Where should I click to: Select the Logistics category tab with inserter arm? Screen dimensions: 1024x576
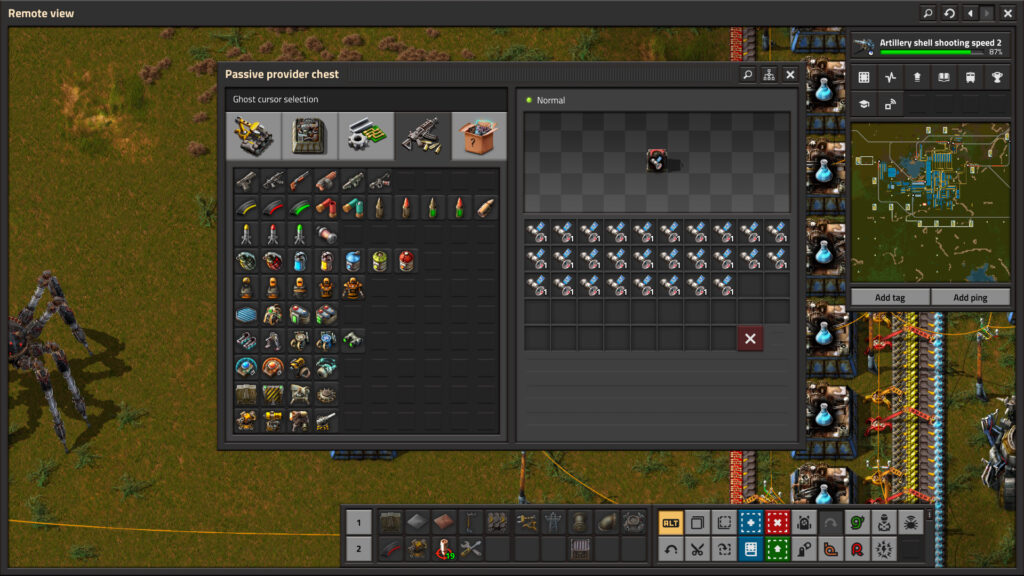254,136
